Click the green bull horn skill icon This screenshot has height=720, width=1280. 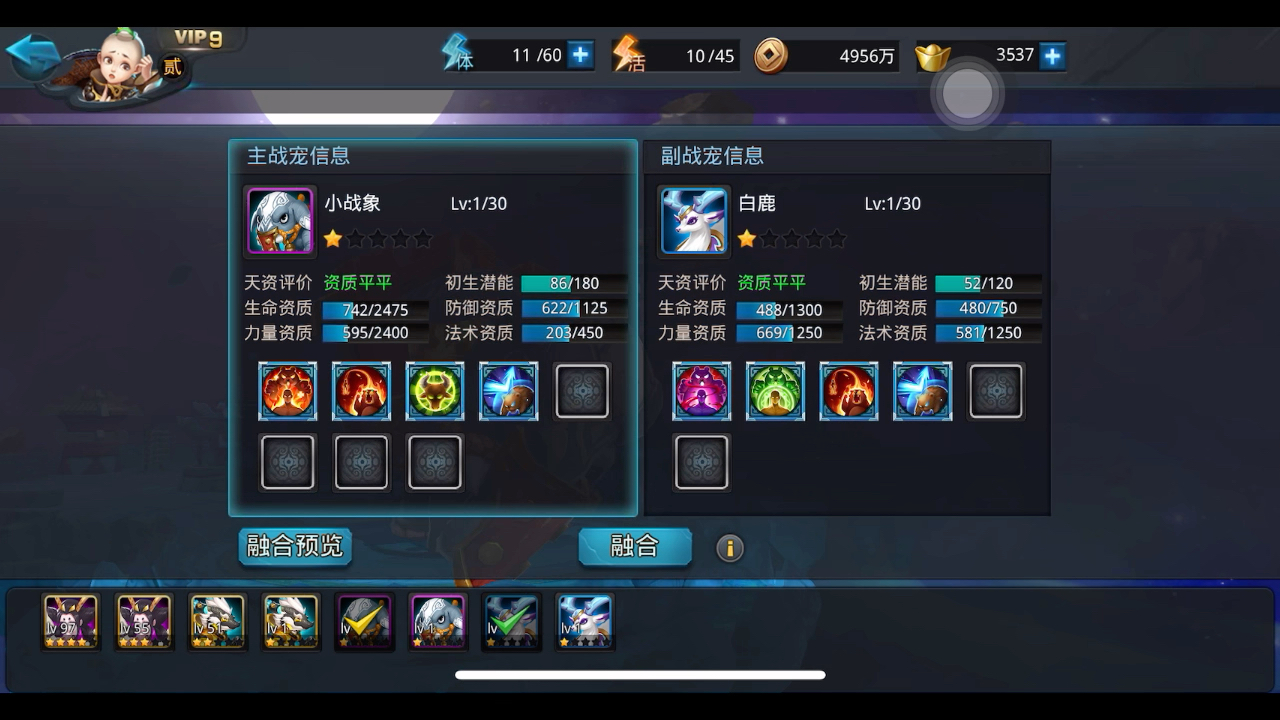click(x=435, y=390)
